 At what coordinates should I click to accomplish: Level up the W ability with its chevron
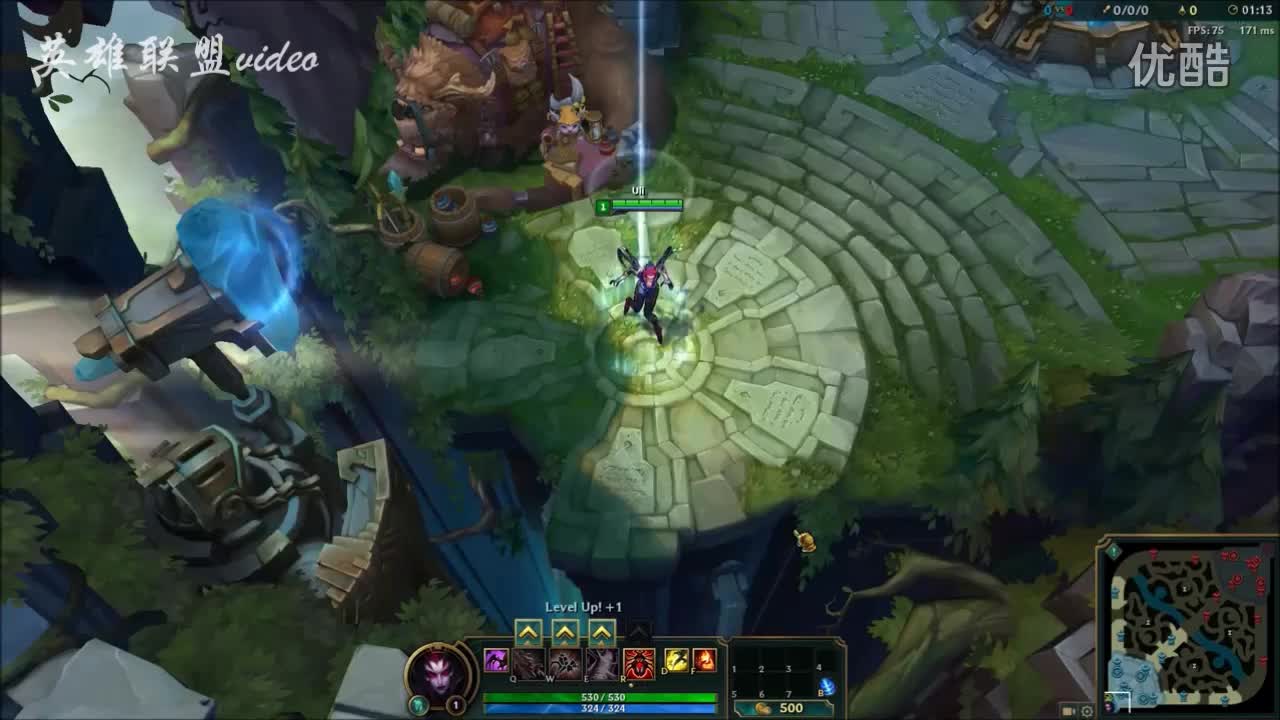tap(565, 631)
